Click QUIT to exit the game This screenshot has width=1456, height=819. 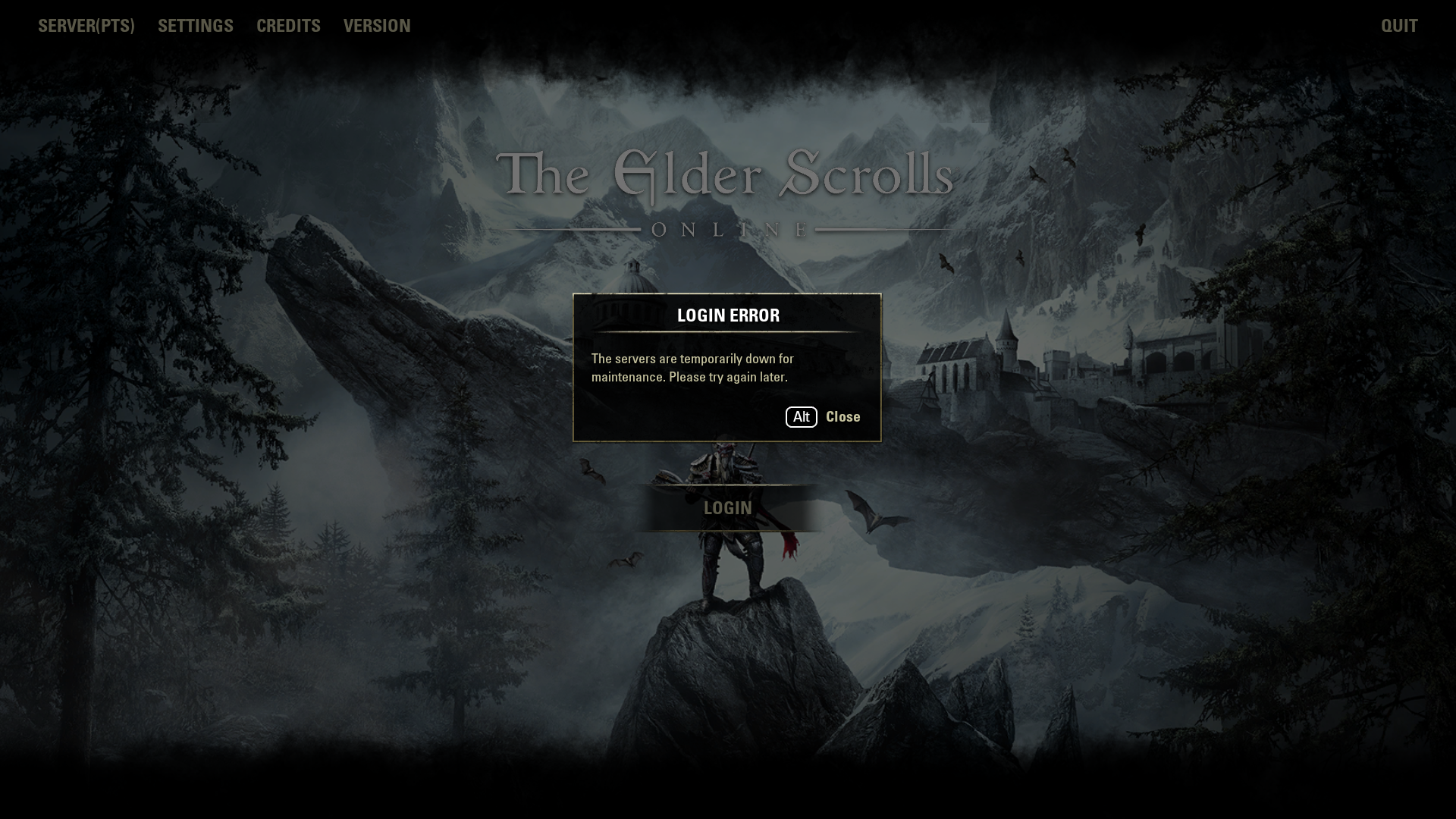click(1399, 26)
